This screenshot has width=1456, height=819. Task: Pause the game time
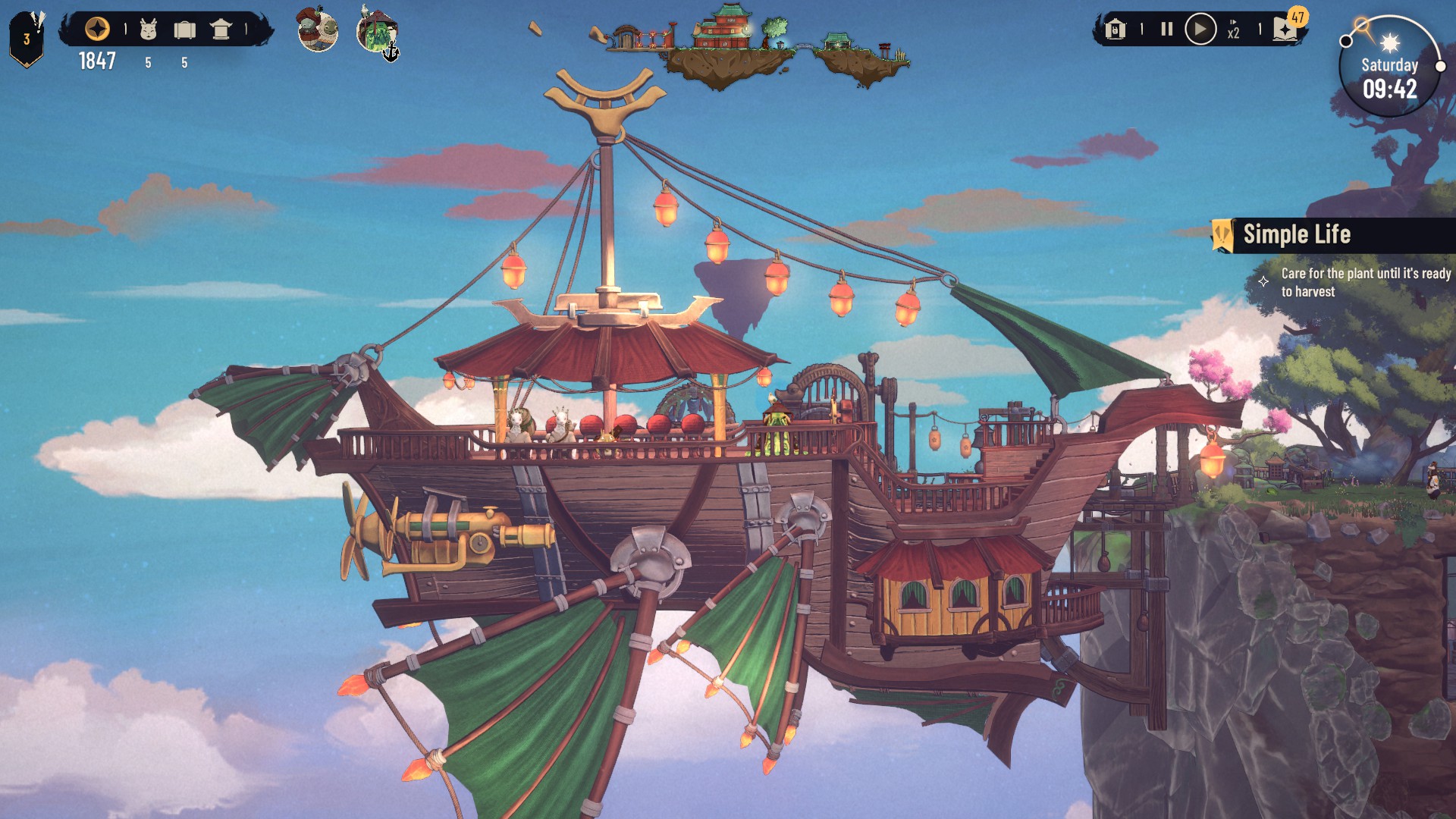(1167, 30)
